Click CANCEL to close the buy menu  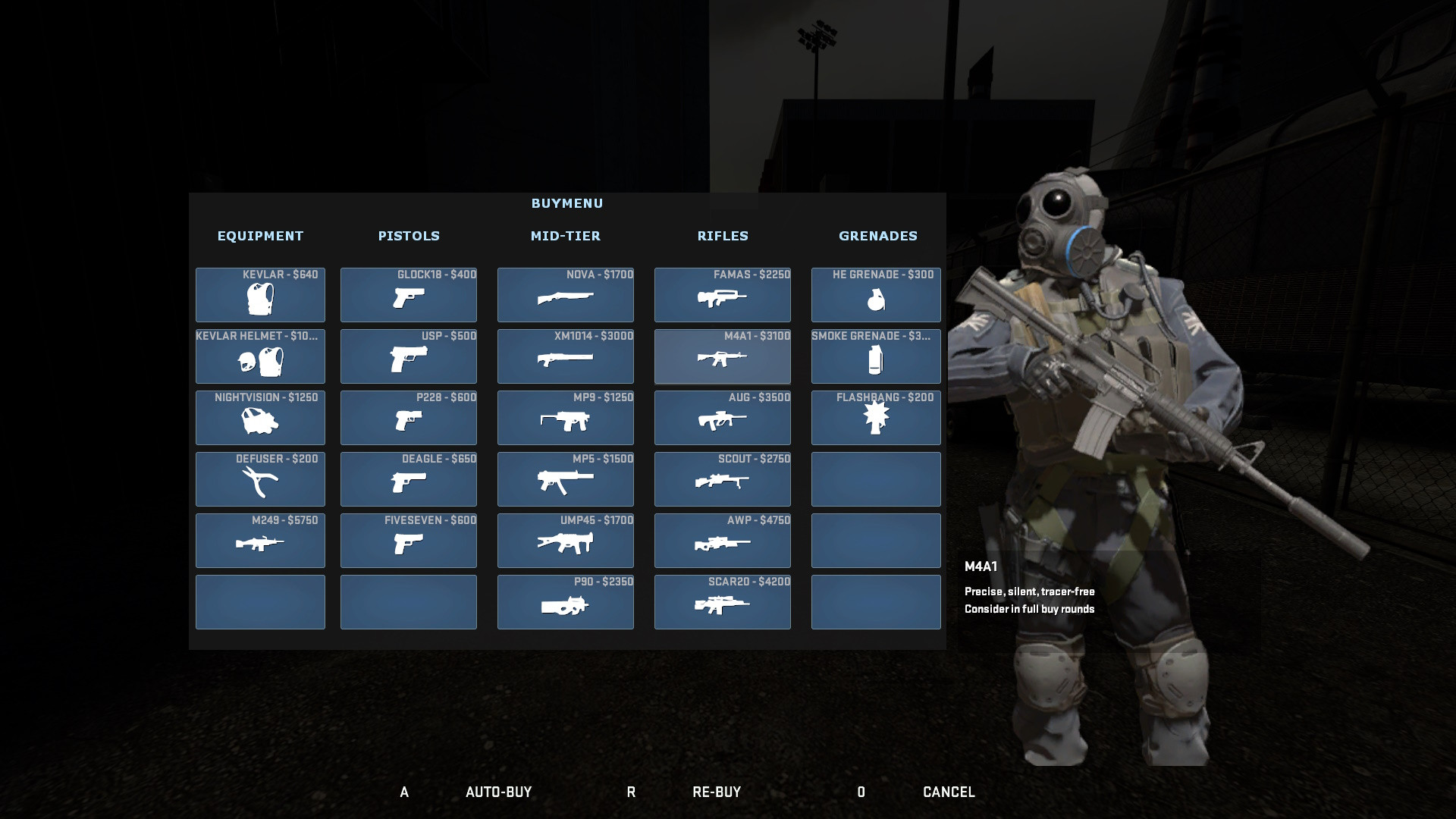[x=948, y=792]
